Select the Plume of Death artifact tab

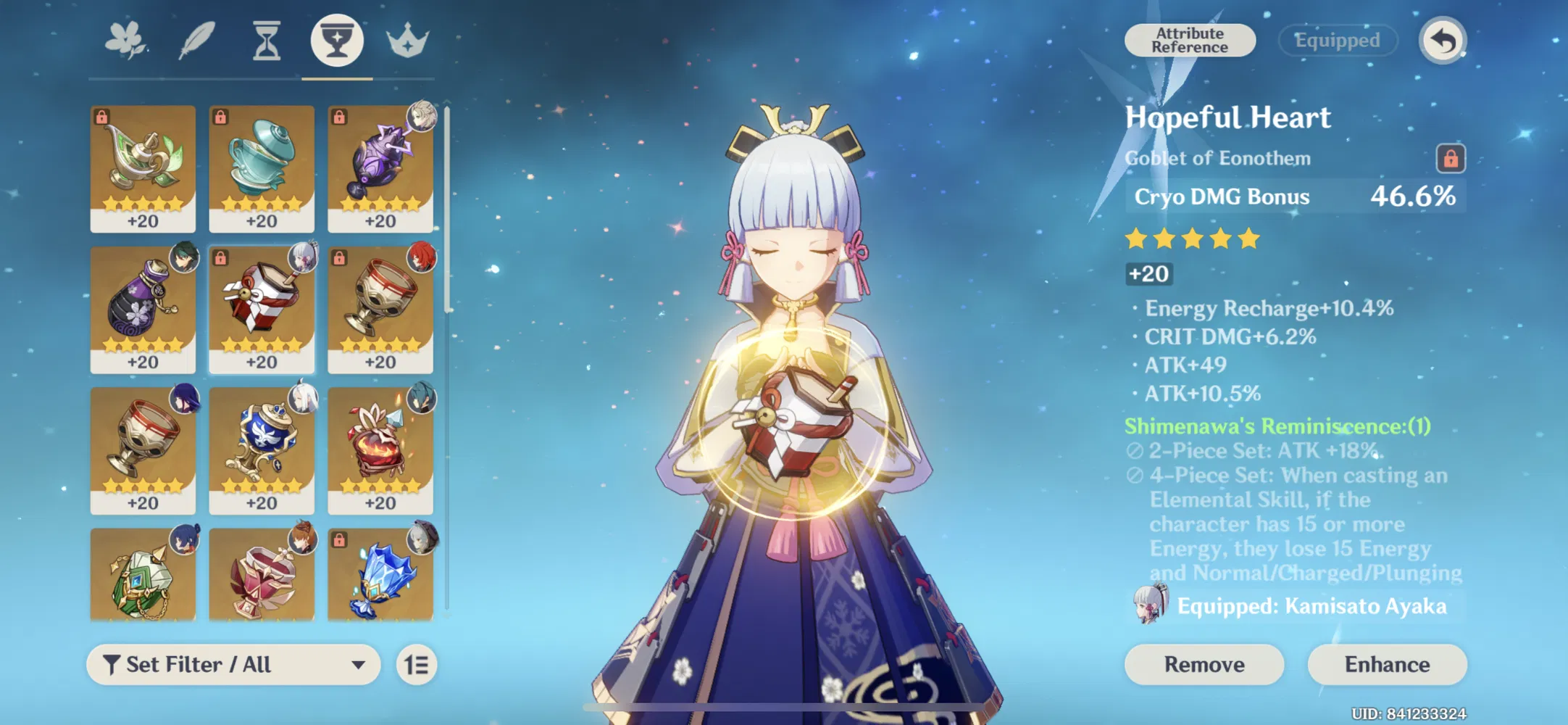pyautogui.click(x=195, y=41)
